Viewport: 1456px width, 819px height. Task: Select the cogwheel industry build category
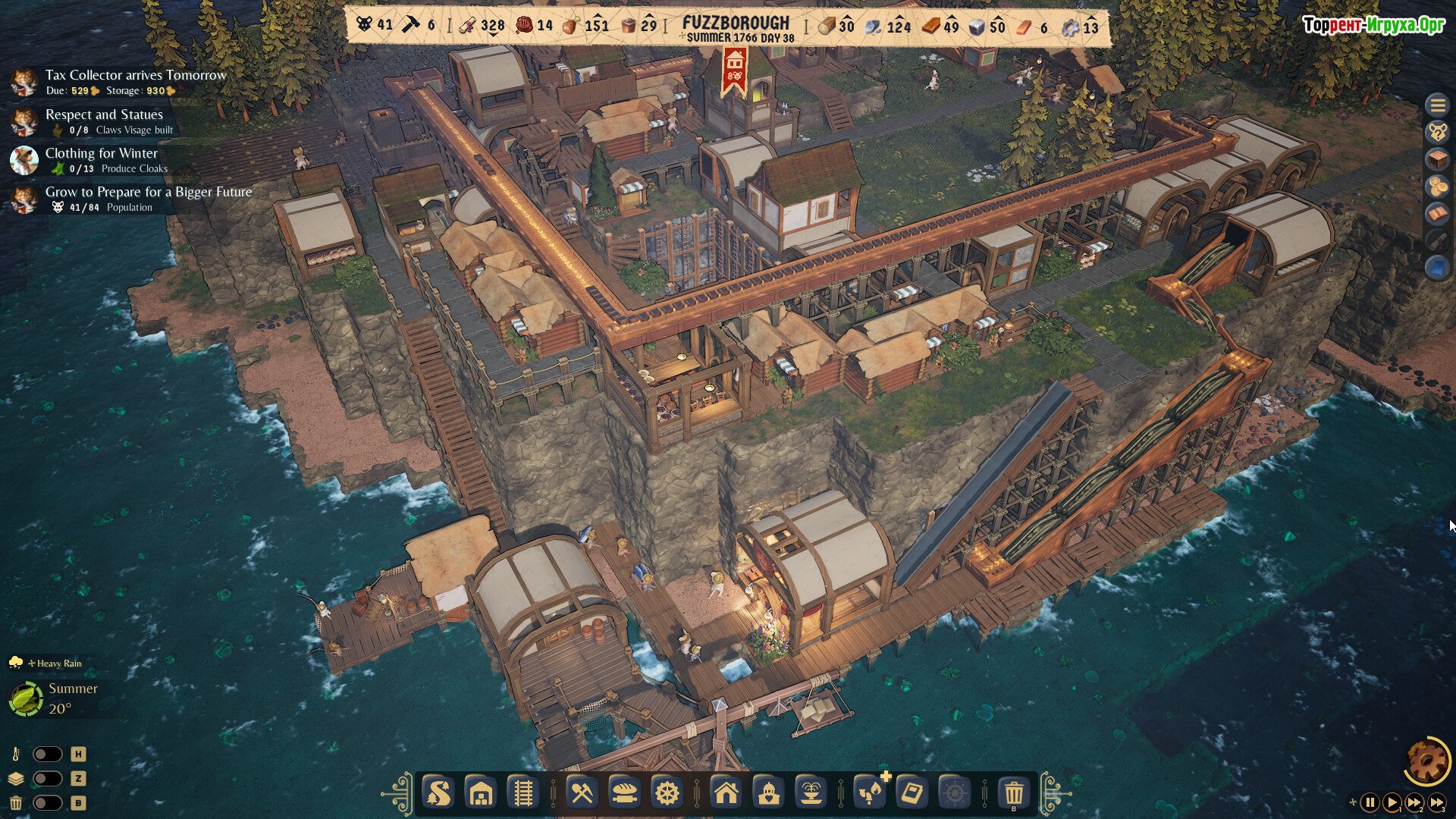pyautogui.click(x=667, y=794)
